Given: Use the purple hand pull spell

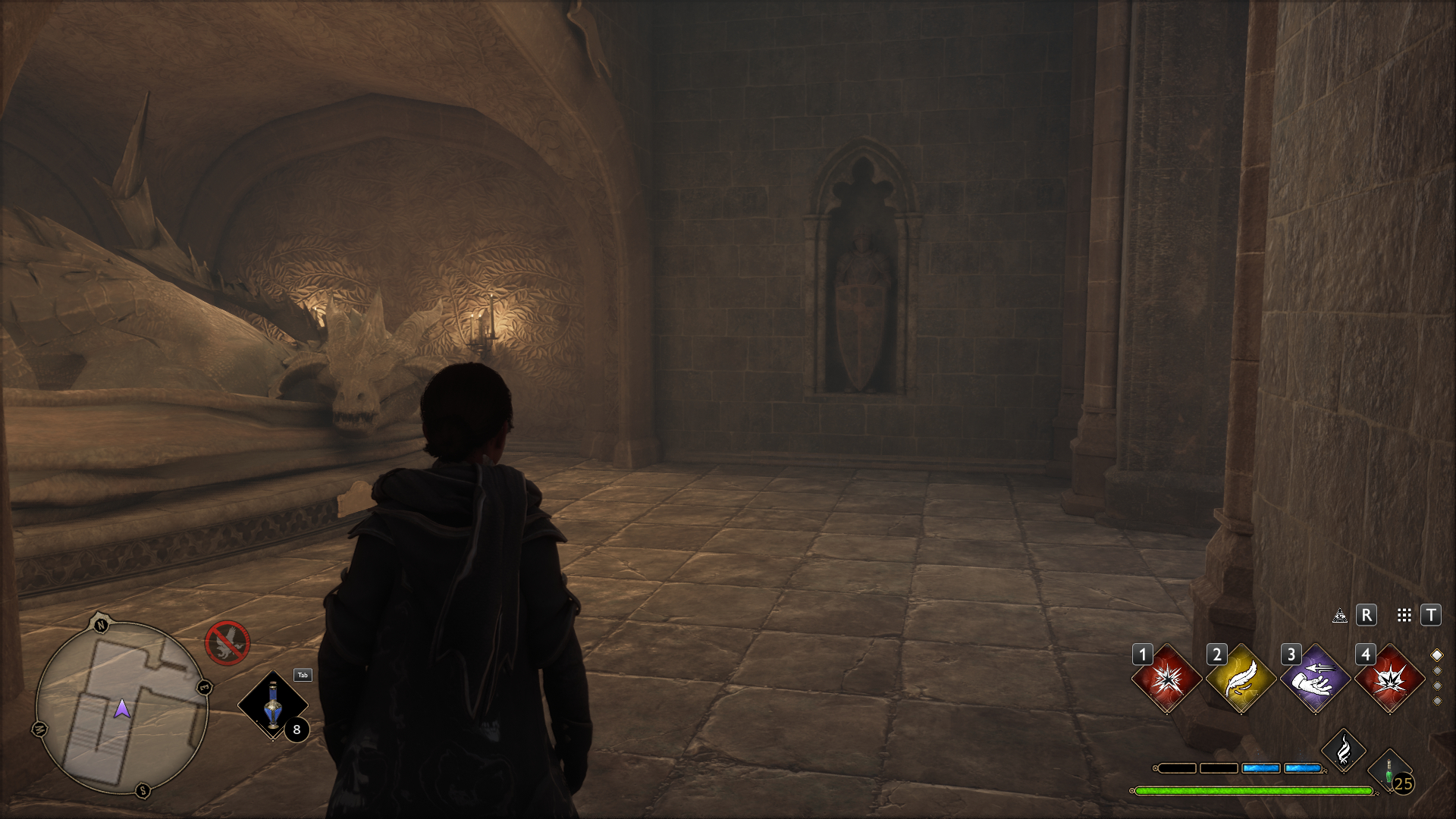Looking at the screenshot, I should (1315, 679).
